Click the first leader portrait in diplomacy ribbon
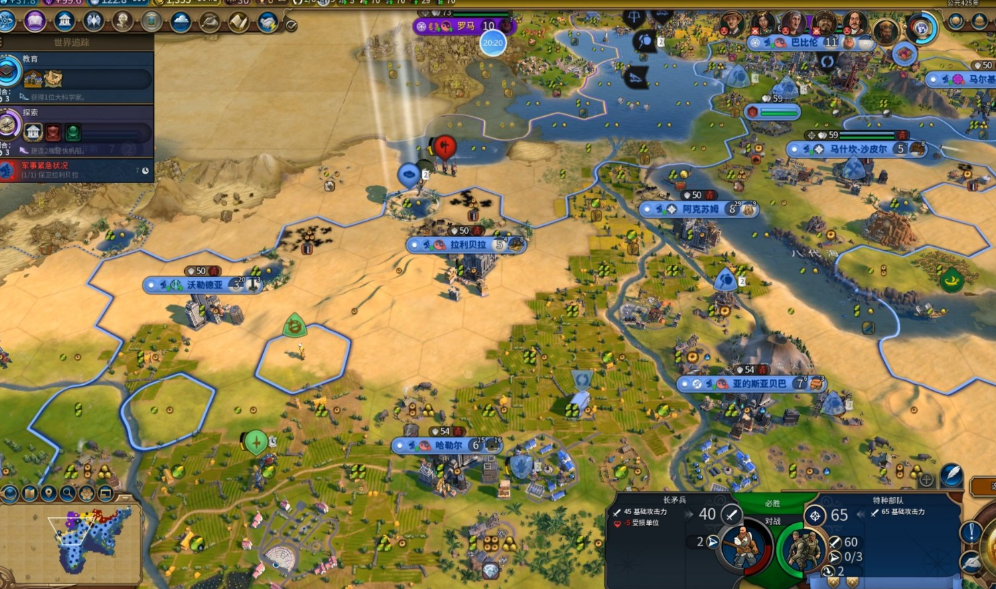996x589 pixels. [x=733, y=22]
